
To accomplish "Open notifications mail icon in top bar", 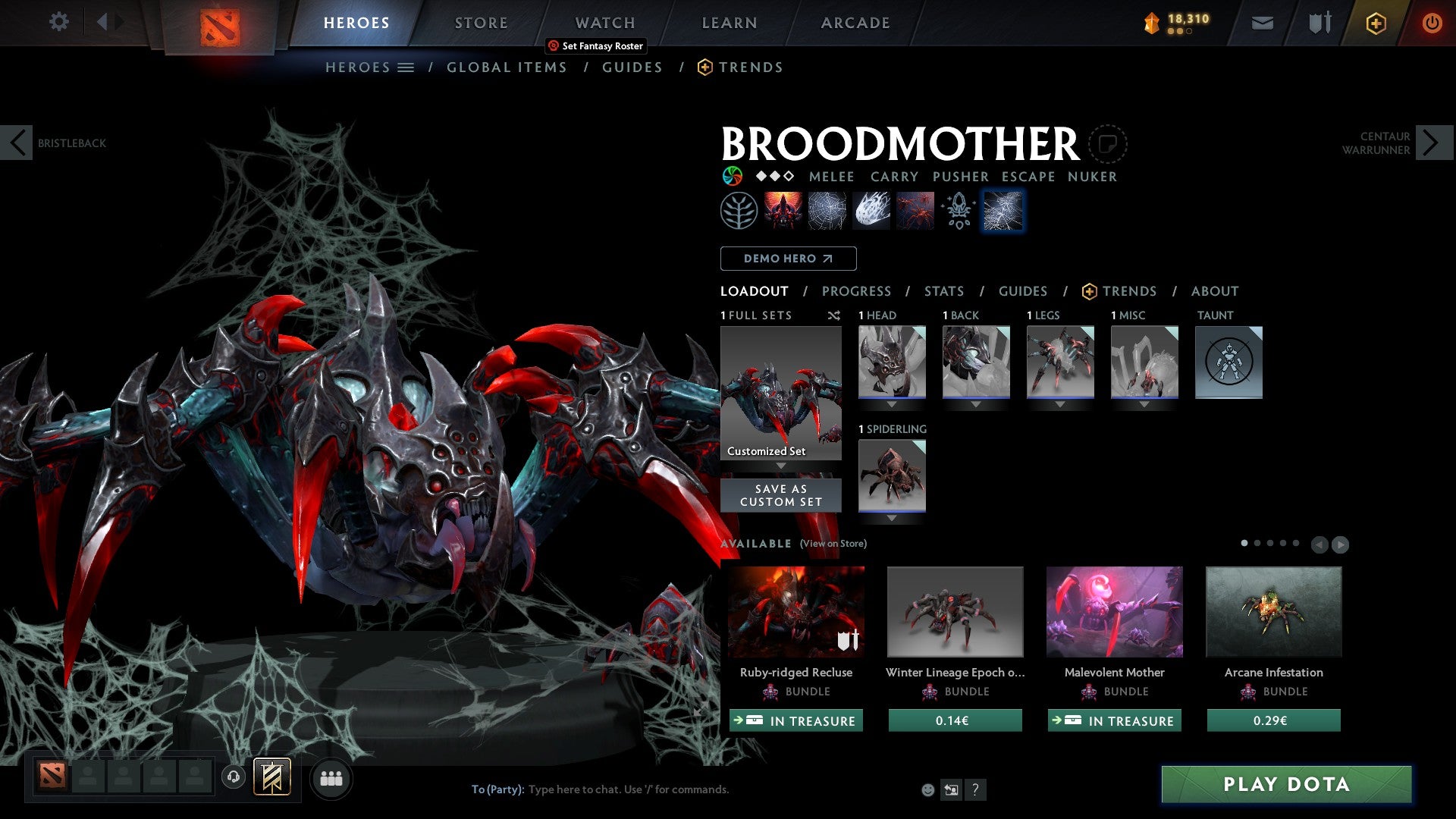I will click(1263, 23).
